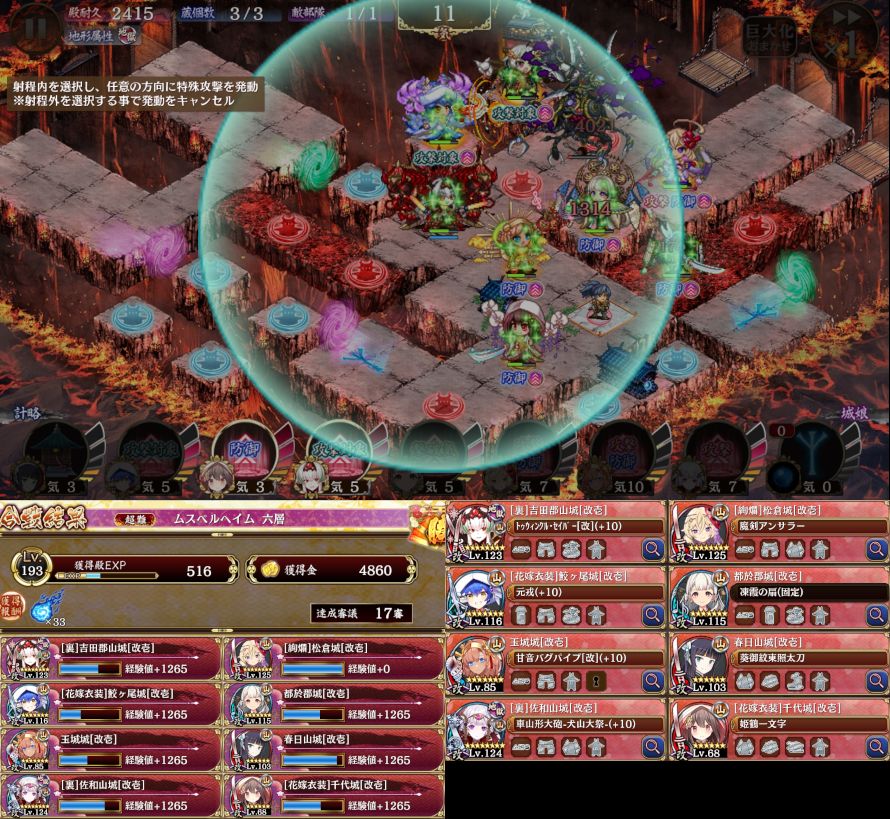Open the magnifier for 千代城

pos(876,747)
